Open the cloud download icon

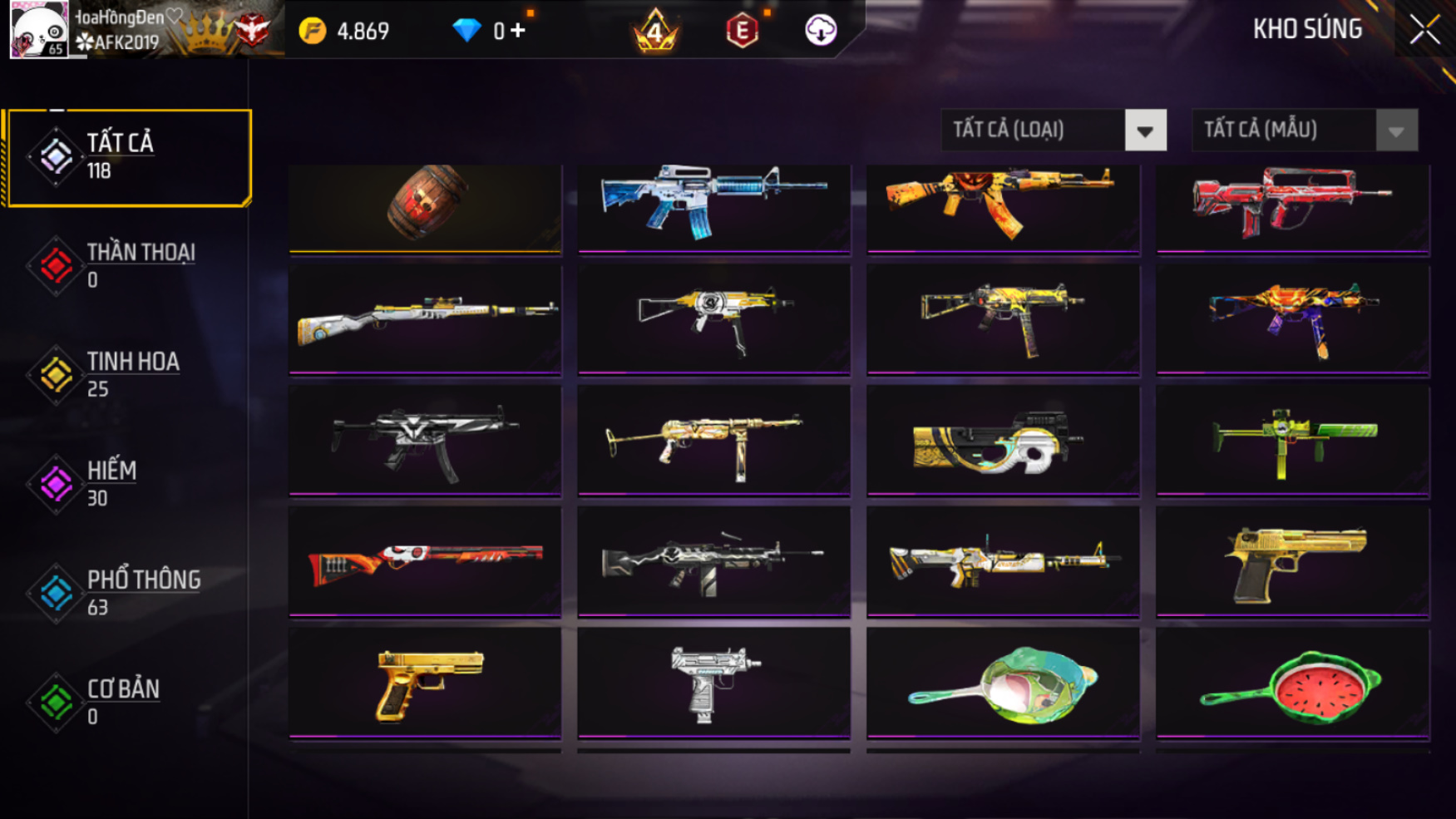(x=821, y=31)
